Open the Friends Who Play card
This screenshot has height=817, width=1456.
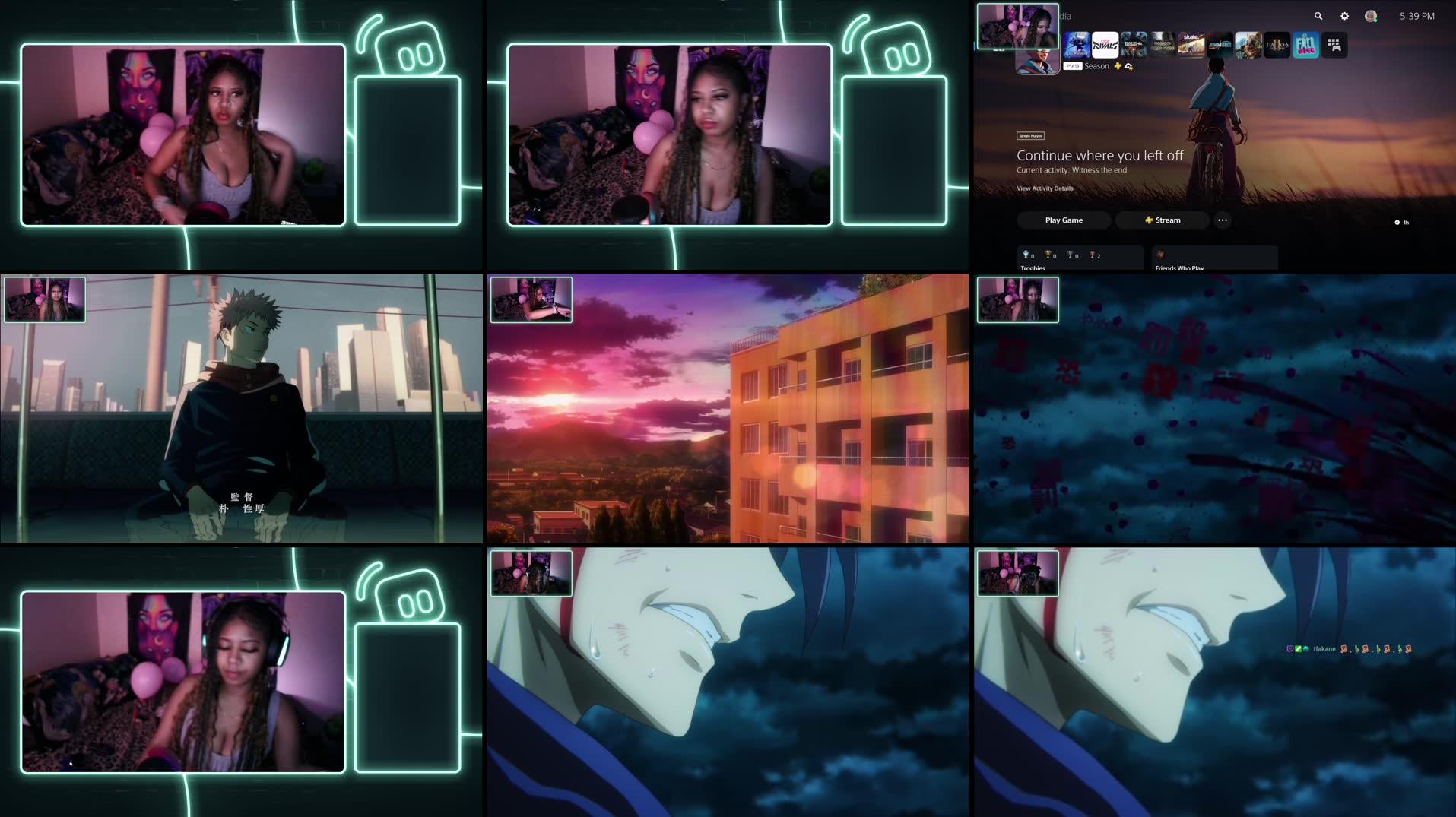tap(1215, 258)
